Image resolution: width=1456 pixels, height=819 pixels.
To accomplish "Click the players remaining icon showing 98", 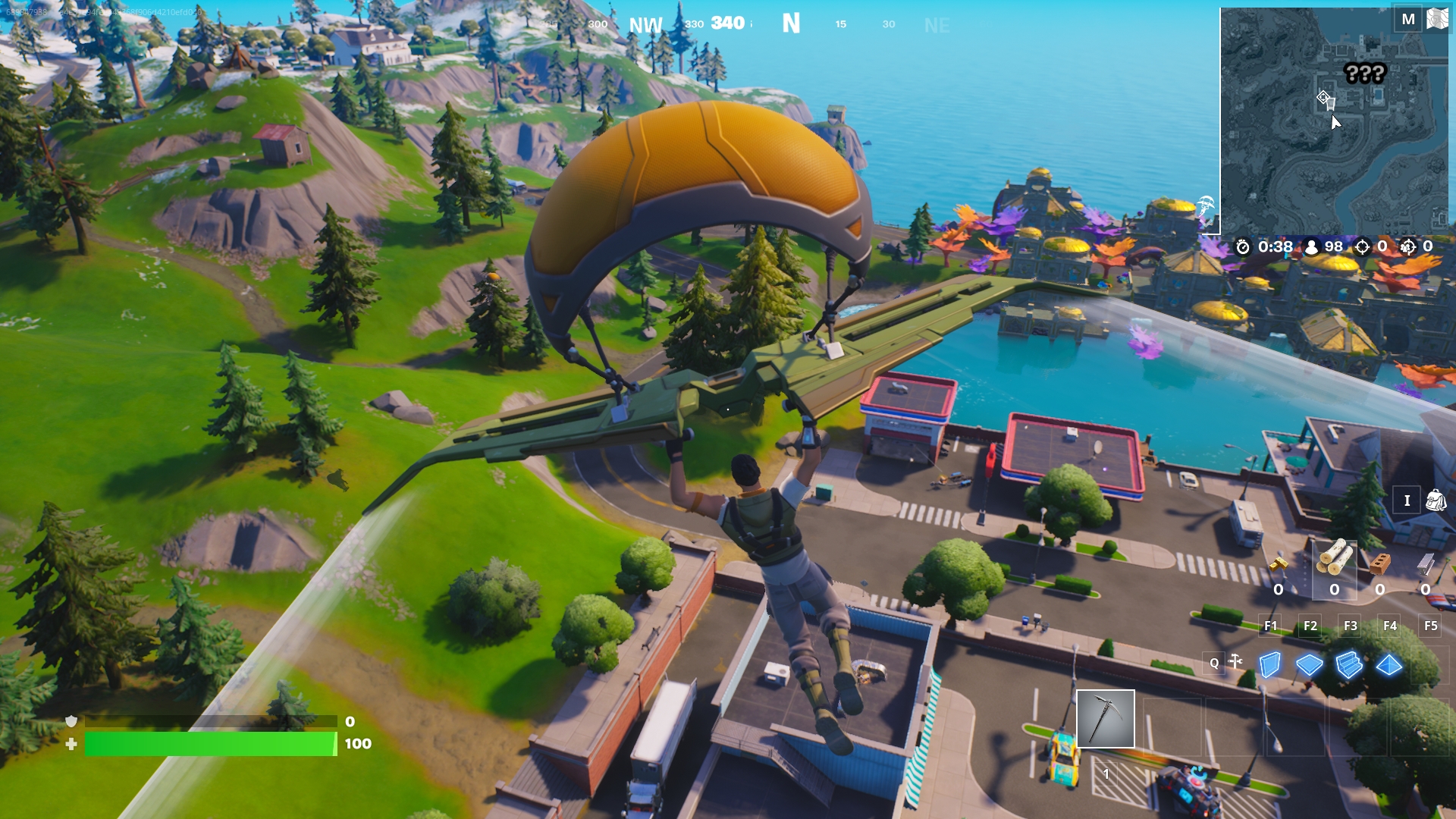I will [1312, 247].
